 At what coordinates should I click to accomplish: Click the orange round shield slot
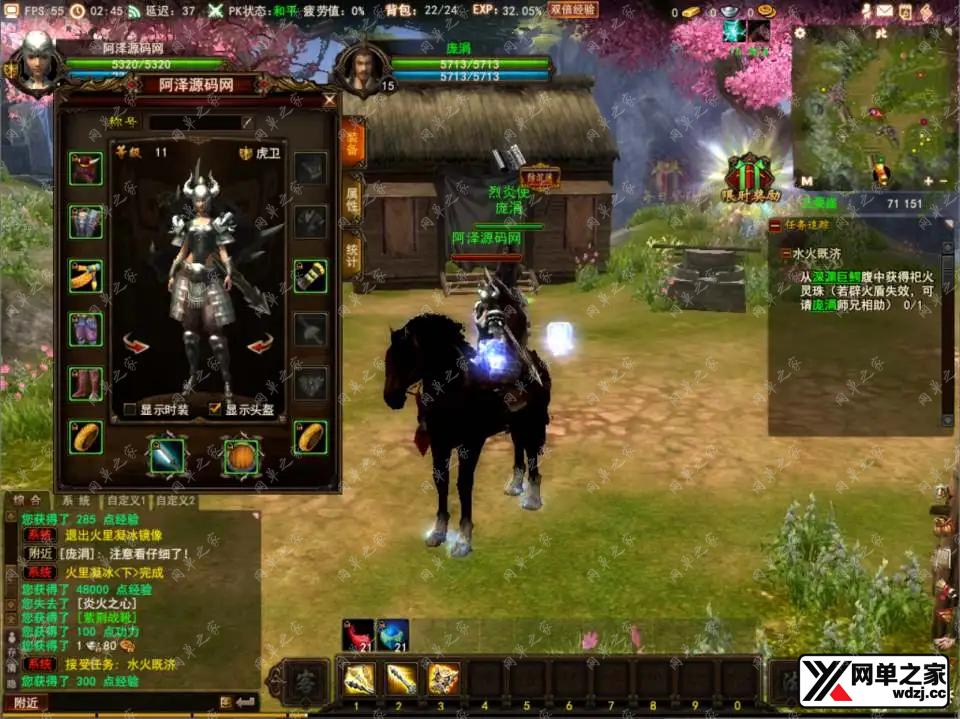point(240,455)
